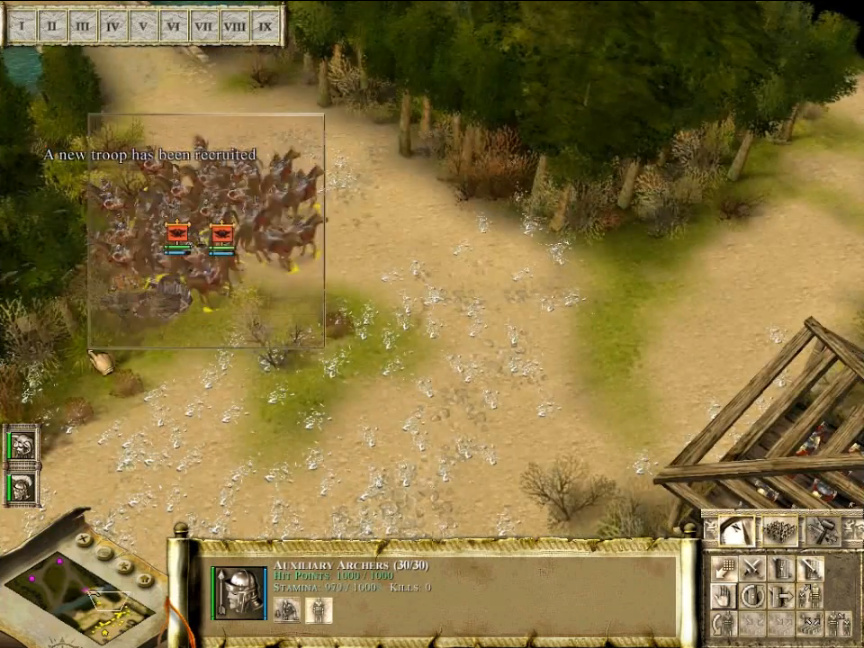
Task: Choose control group IX
Action: tap(264, 26)
